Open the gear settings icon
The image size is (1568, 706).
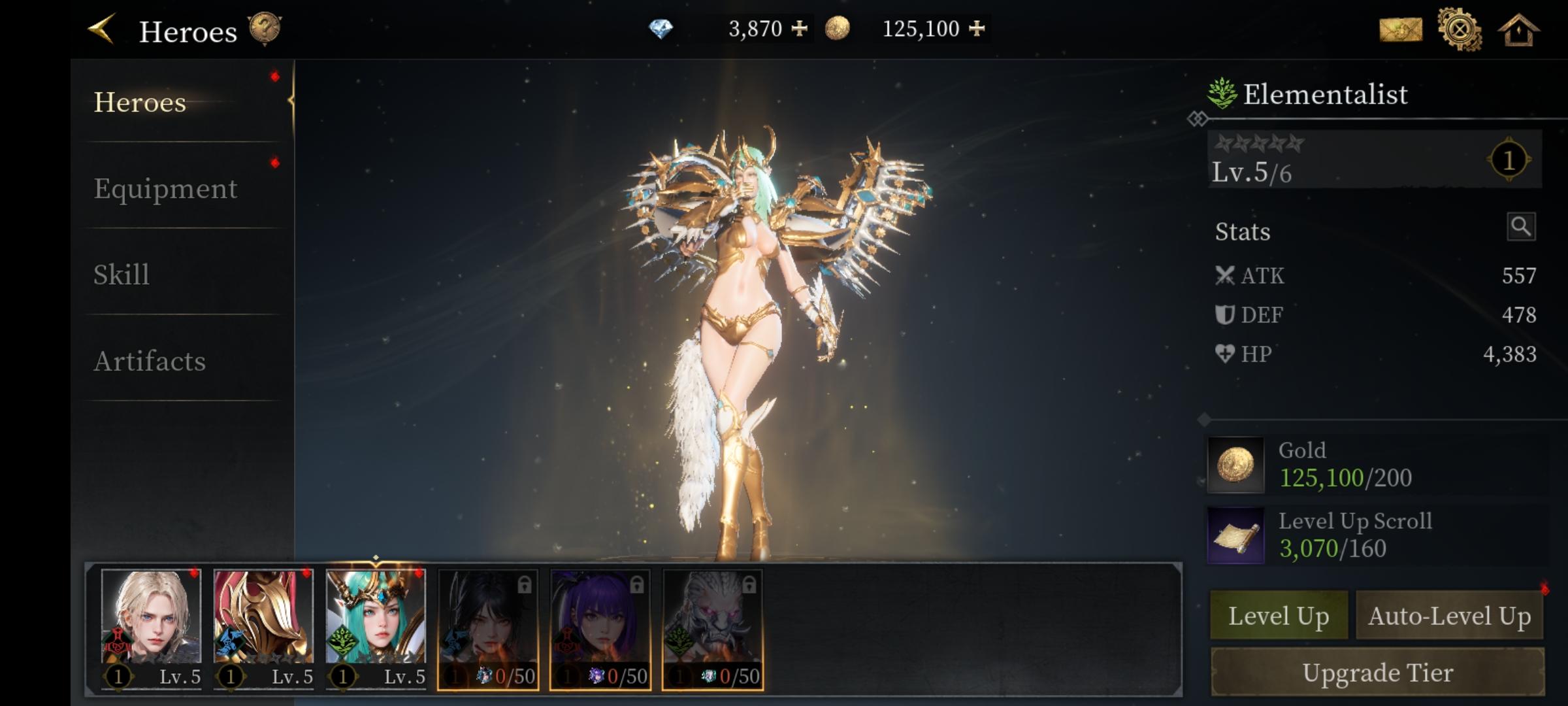pos(1460,30)
